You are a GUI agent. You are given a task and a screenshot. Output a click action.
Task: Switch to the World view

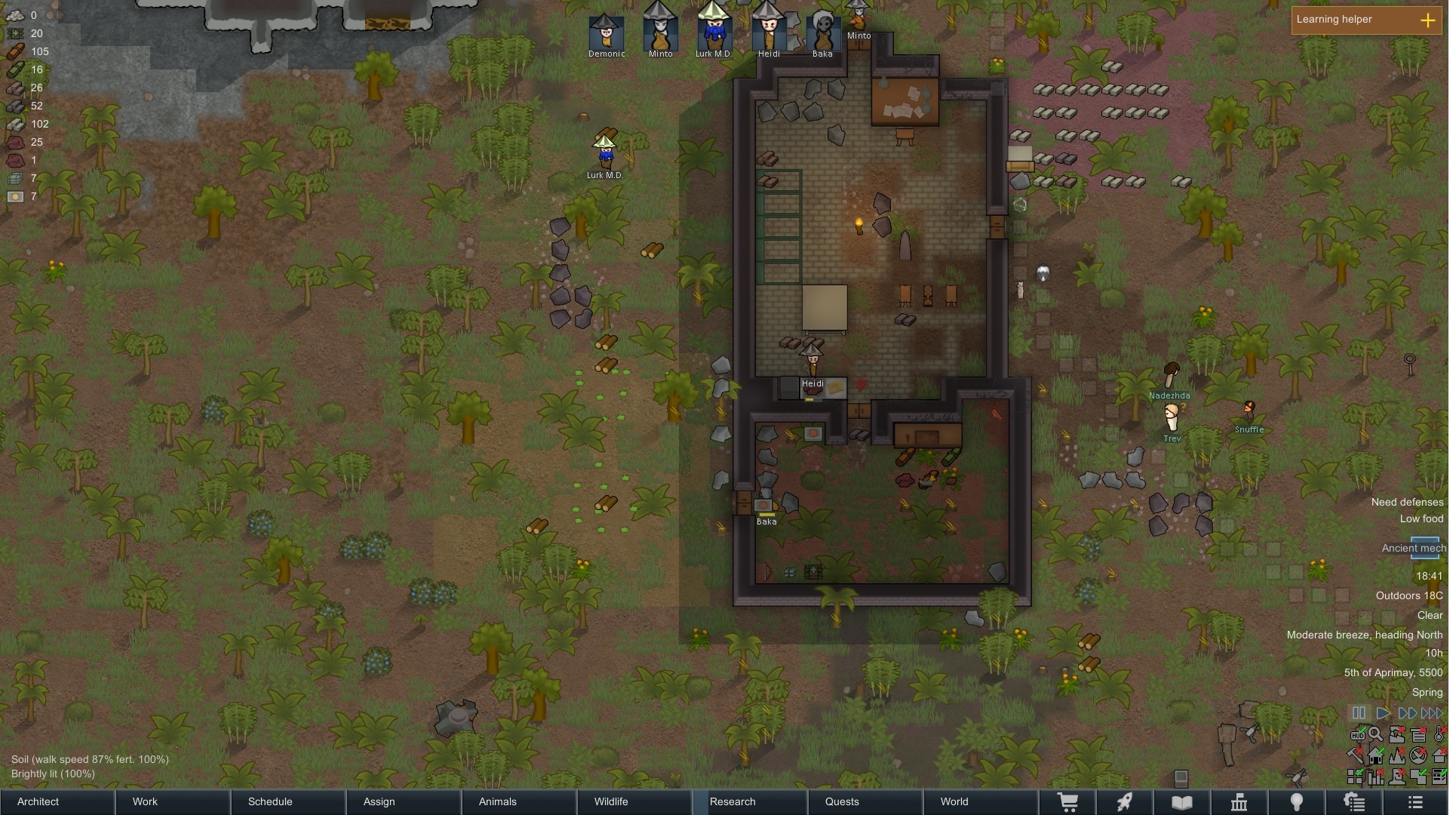(x=981, y=801)
